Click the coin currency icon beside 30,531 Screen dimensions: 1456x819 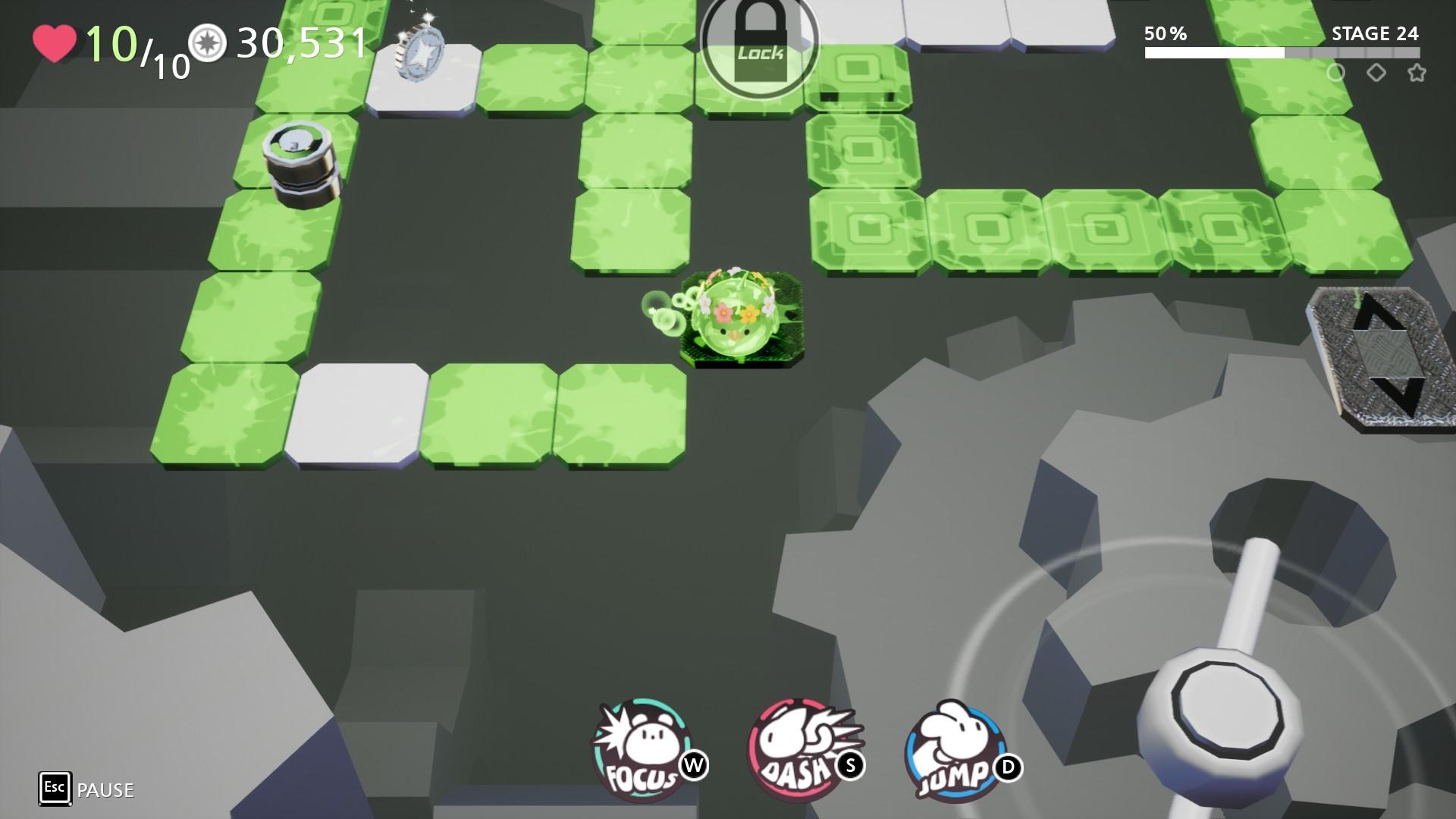(207, 43)
